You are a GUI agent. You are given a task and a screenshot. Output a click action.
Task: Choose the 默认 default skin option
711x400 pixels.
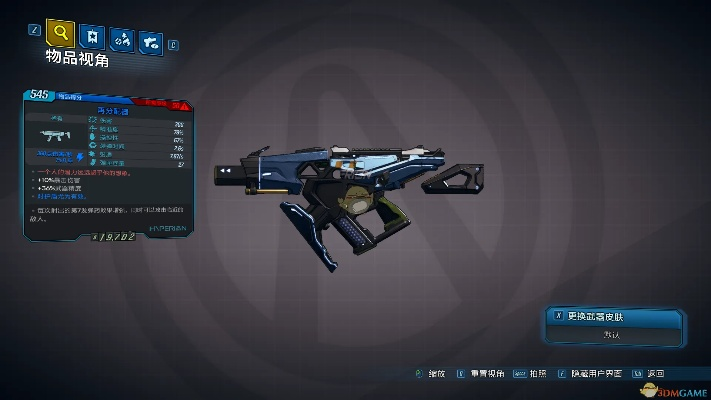(610, 335)
